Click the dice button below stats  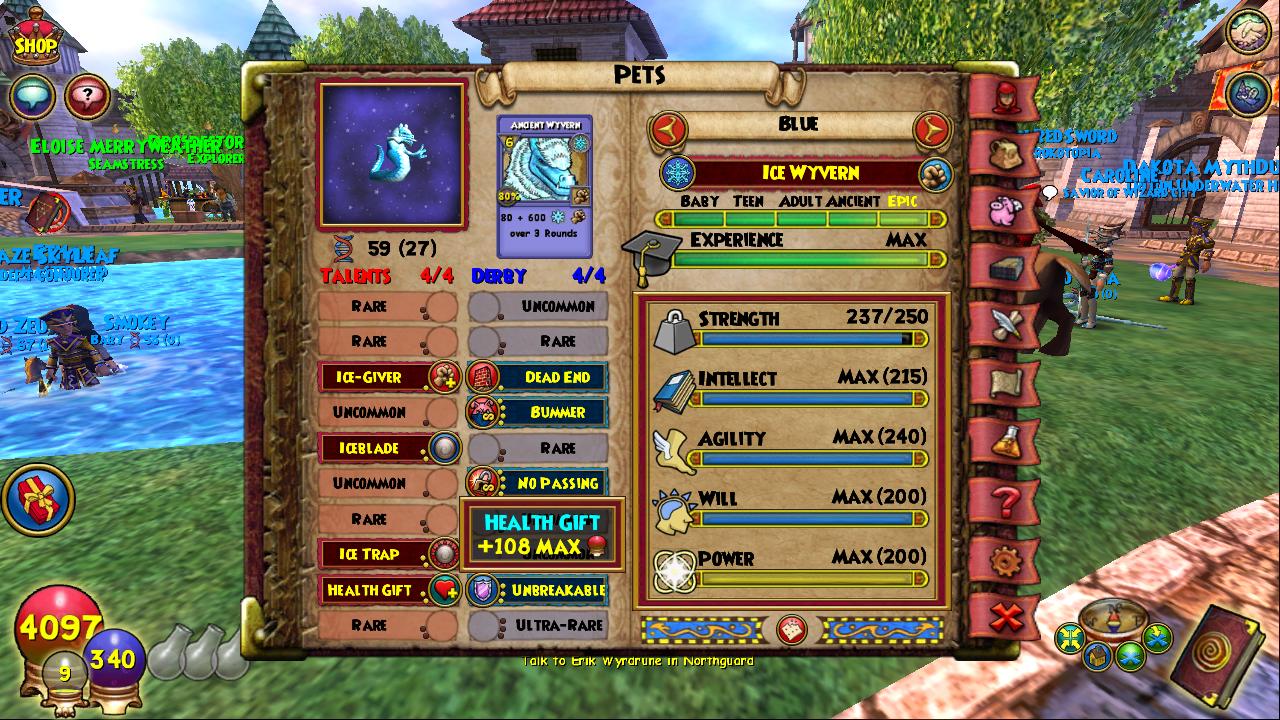(x=792, y=630)
